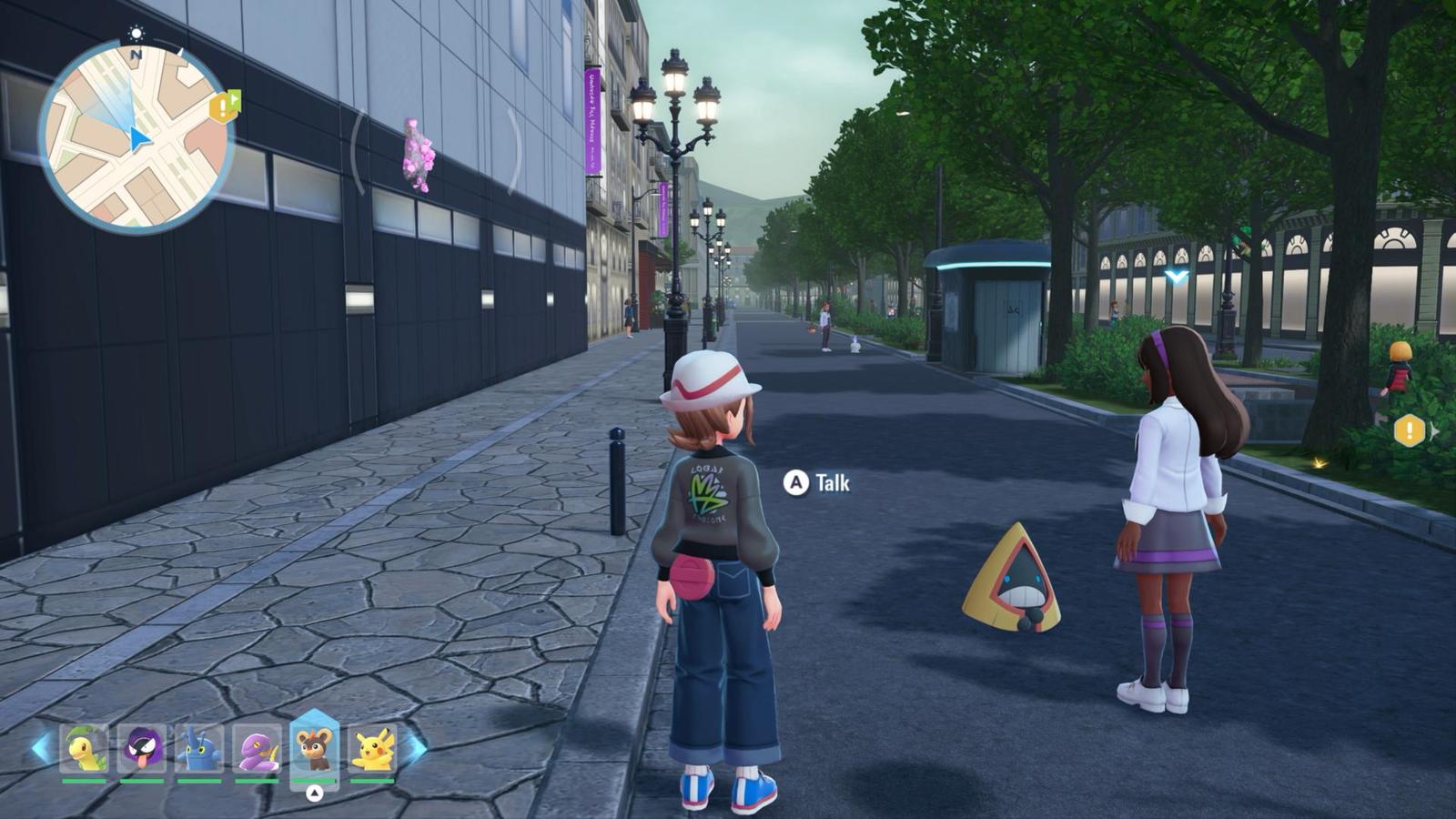
Task: Click the yellow quest marker on minimap edge
Action: pyautogui.click(x=223, y=107)
